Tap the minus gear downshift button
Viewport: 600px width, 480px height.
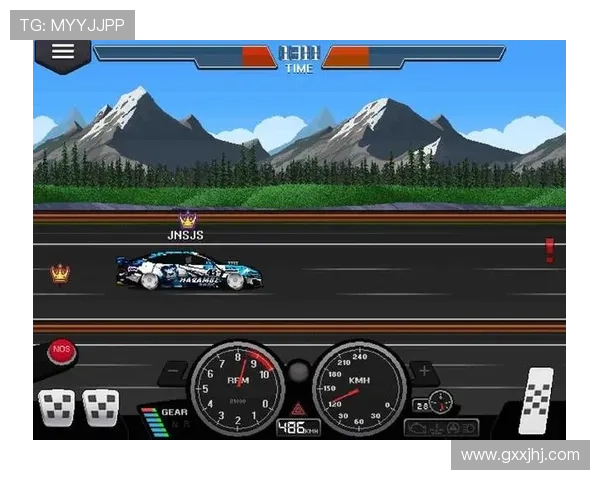pos(173,371)
